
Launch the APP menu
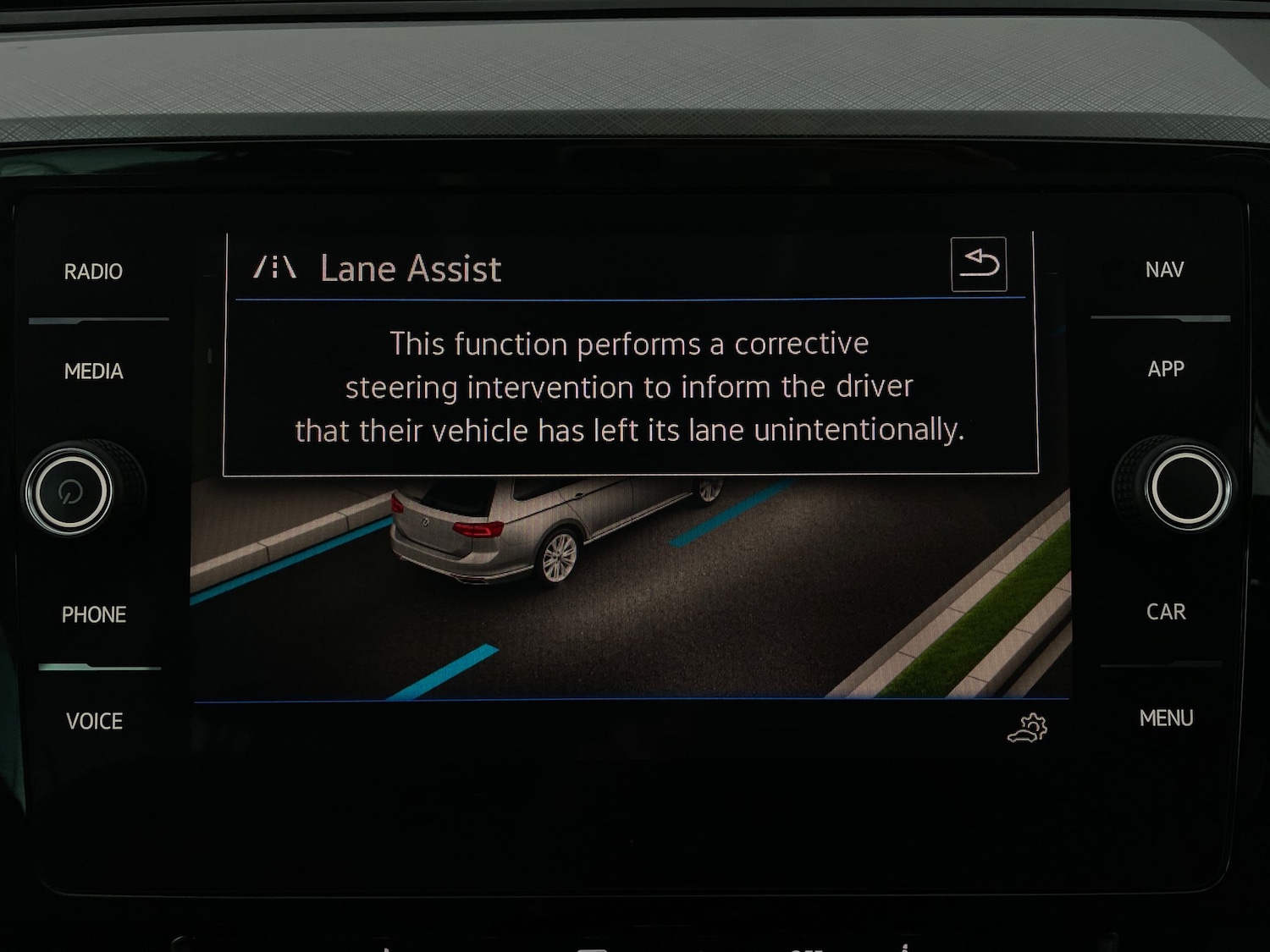pyautogui.click(x=1166, y=369)
